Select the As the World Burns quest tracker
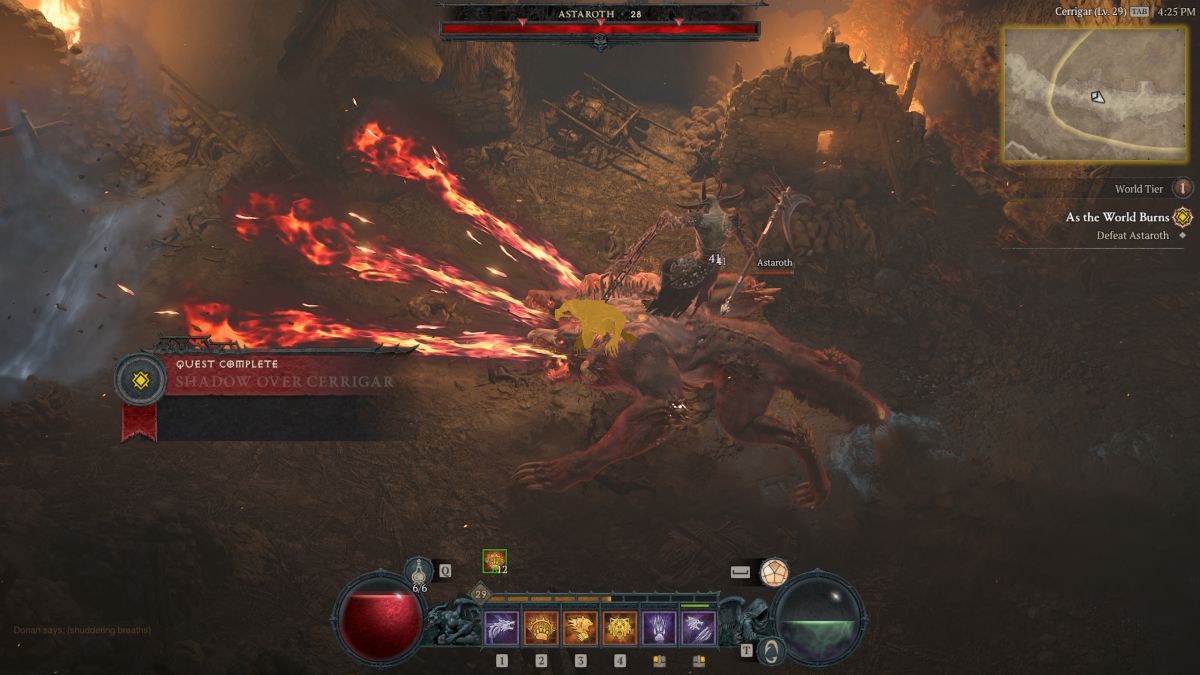Image resolution: width=1200 pixels, height=675 pixels. pyautogui.click(x=1117, y=217)
